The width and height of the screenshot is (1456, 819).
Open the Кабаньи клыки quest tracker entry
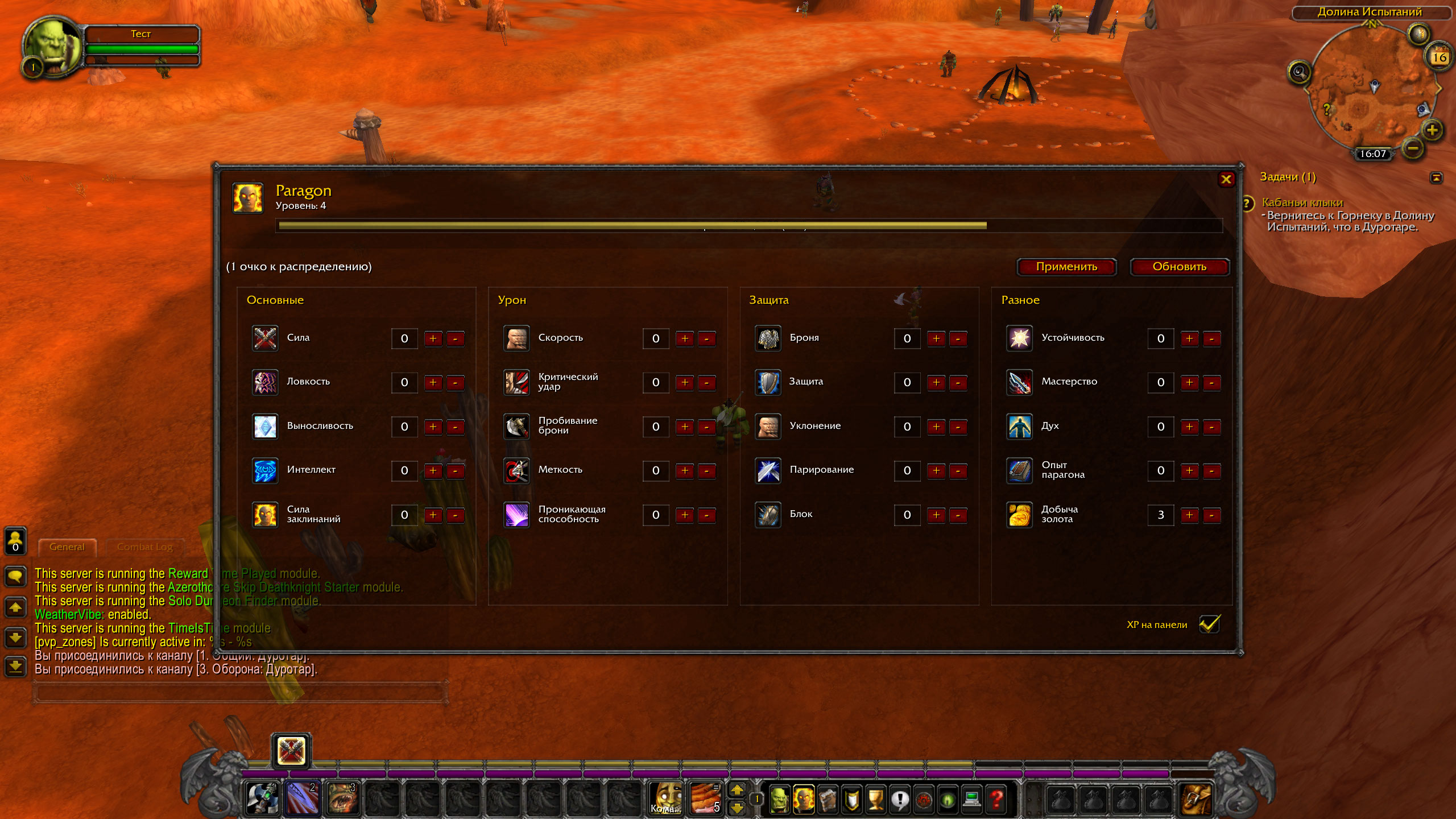1302,202
